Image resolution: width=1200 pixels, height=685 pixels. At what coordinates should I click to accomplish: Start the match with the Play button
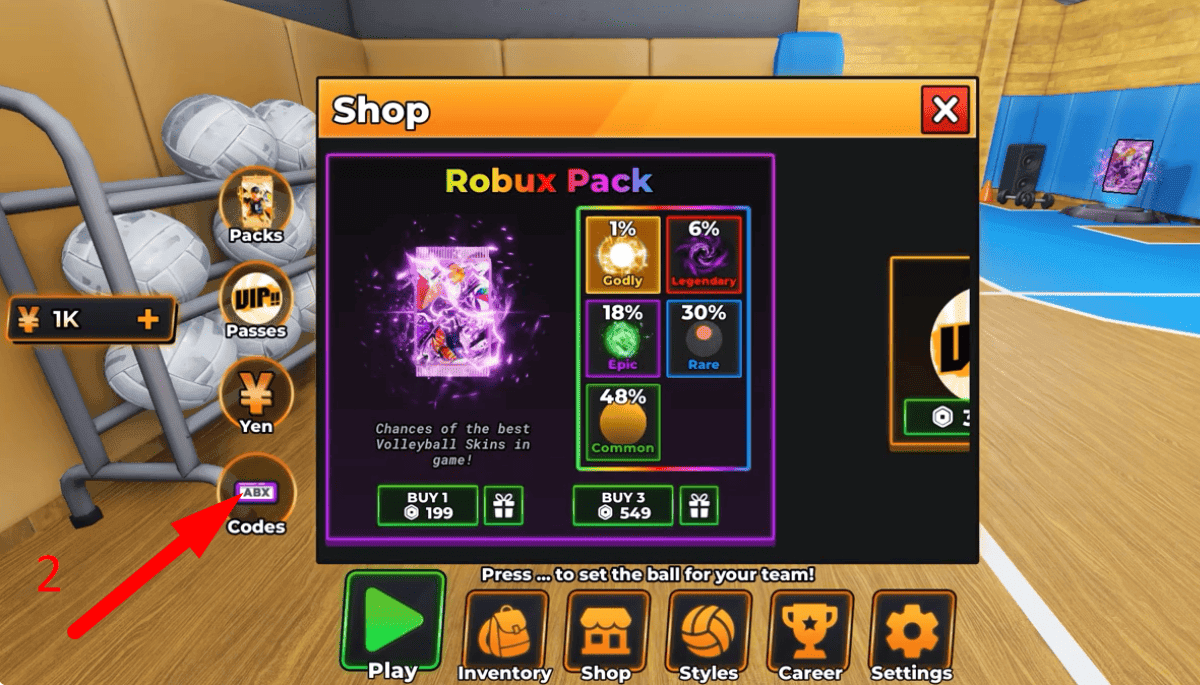pos(393,625)
